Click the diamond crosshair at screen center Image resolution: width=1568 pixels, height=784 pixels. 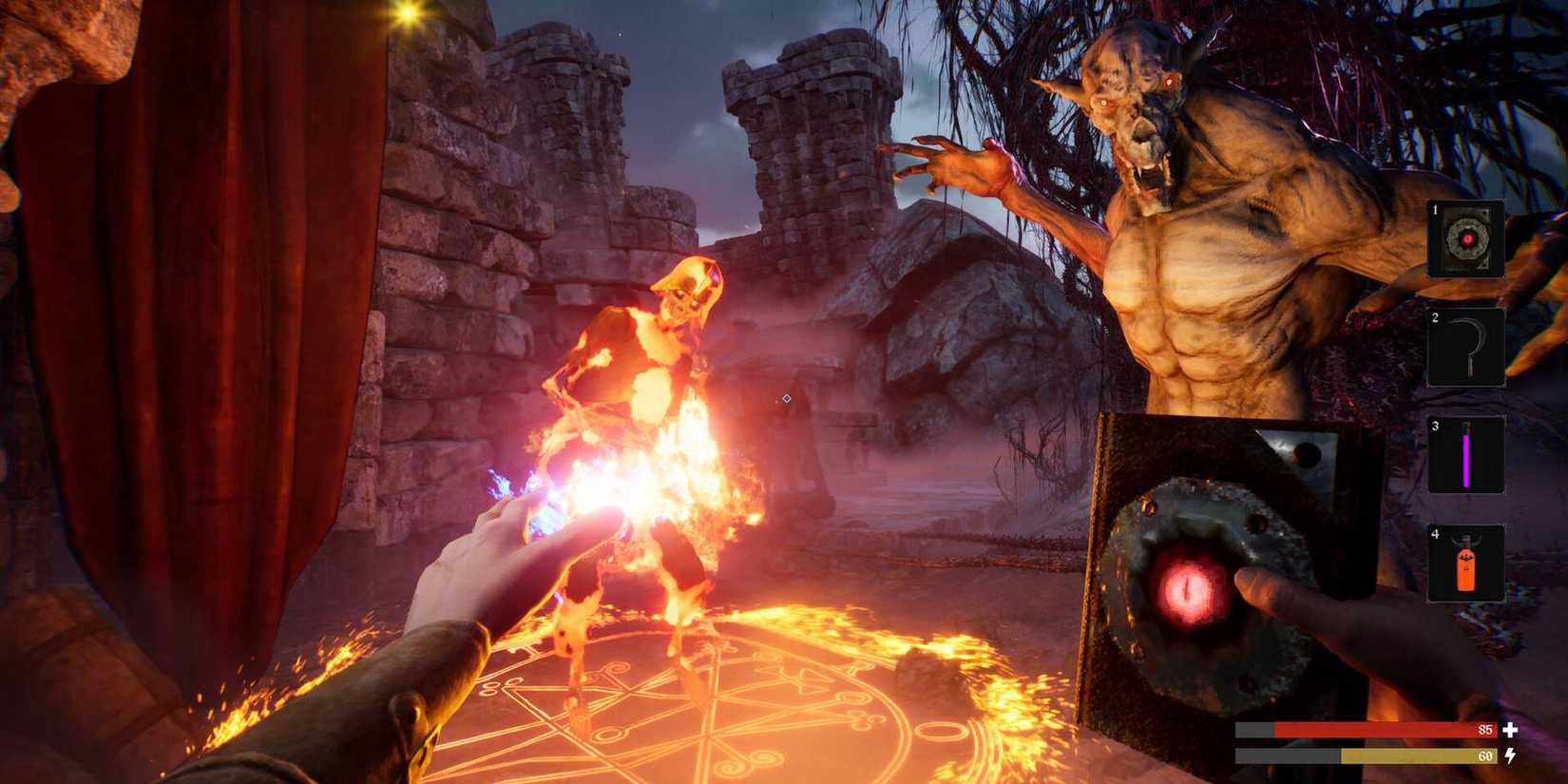pos(785,398)
